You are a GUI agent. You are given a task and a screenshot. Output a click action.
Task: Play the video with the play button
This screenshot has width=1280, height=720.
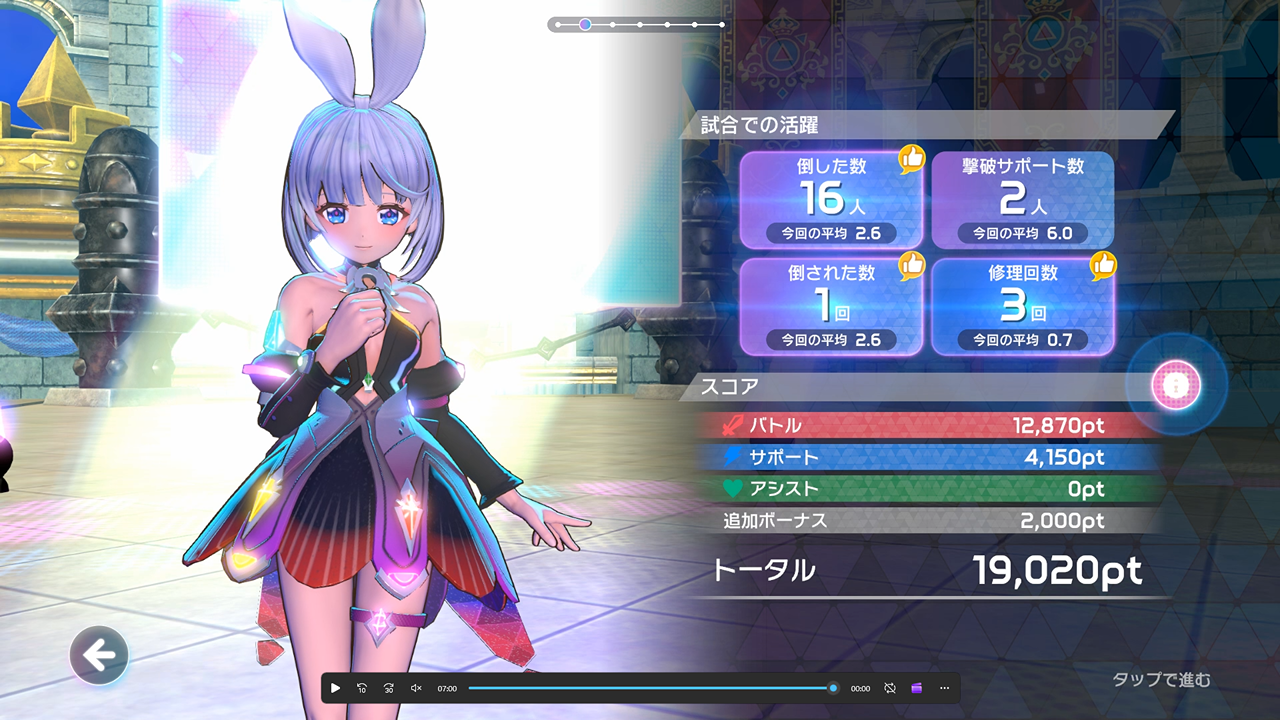click(335, 688)
